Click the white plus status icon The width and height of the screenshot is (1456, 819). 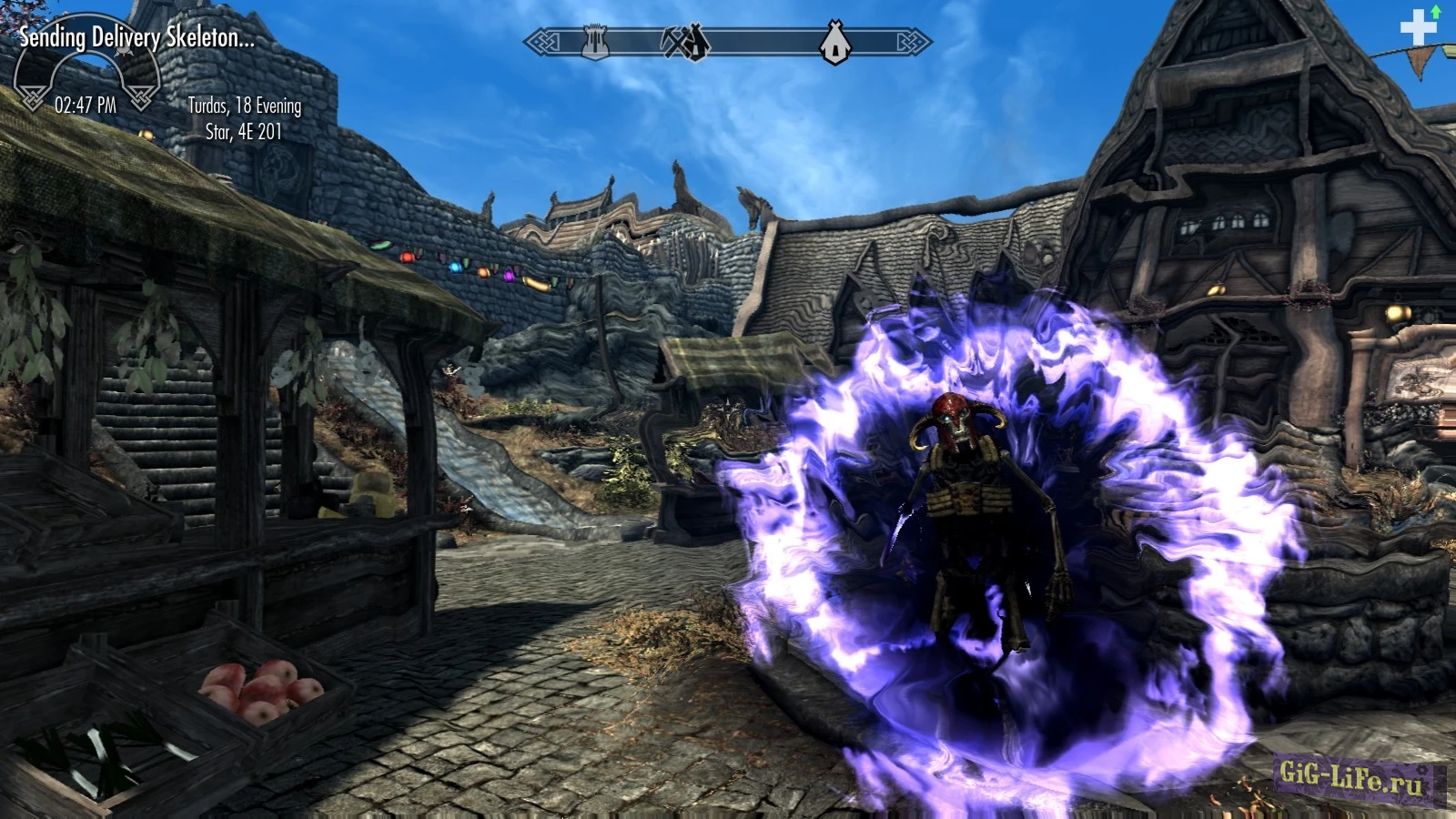click(x=1417, y=28)
